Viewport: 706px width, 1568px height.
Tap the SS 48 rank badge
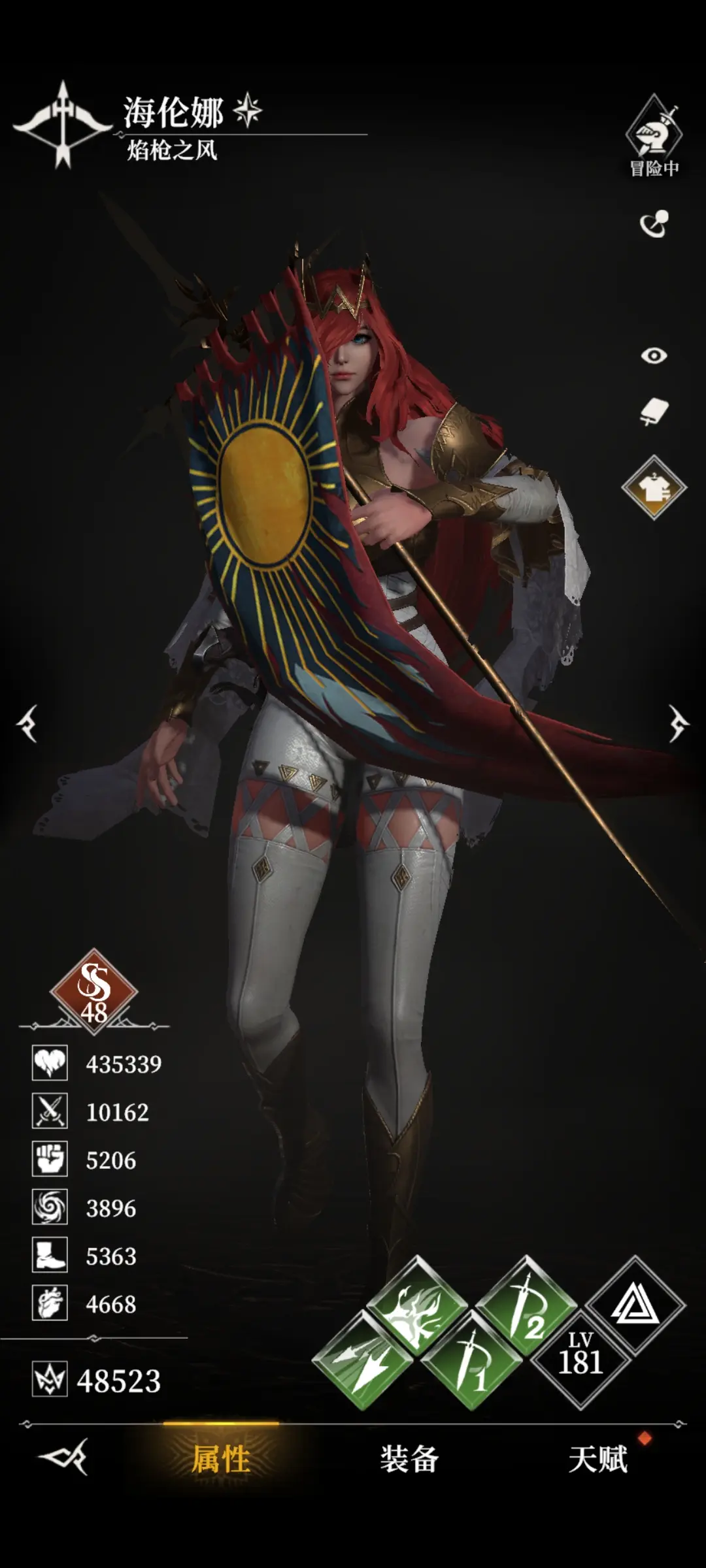(93, 991)
